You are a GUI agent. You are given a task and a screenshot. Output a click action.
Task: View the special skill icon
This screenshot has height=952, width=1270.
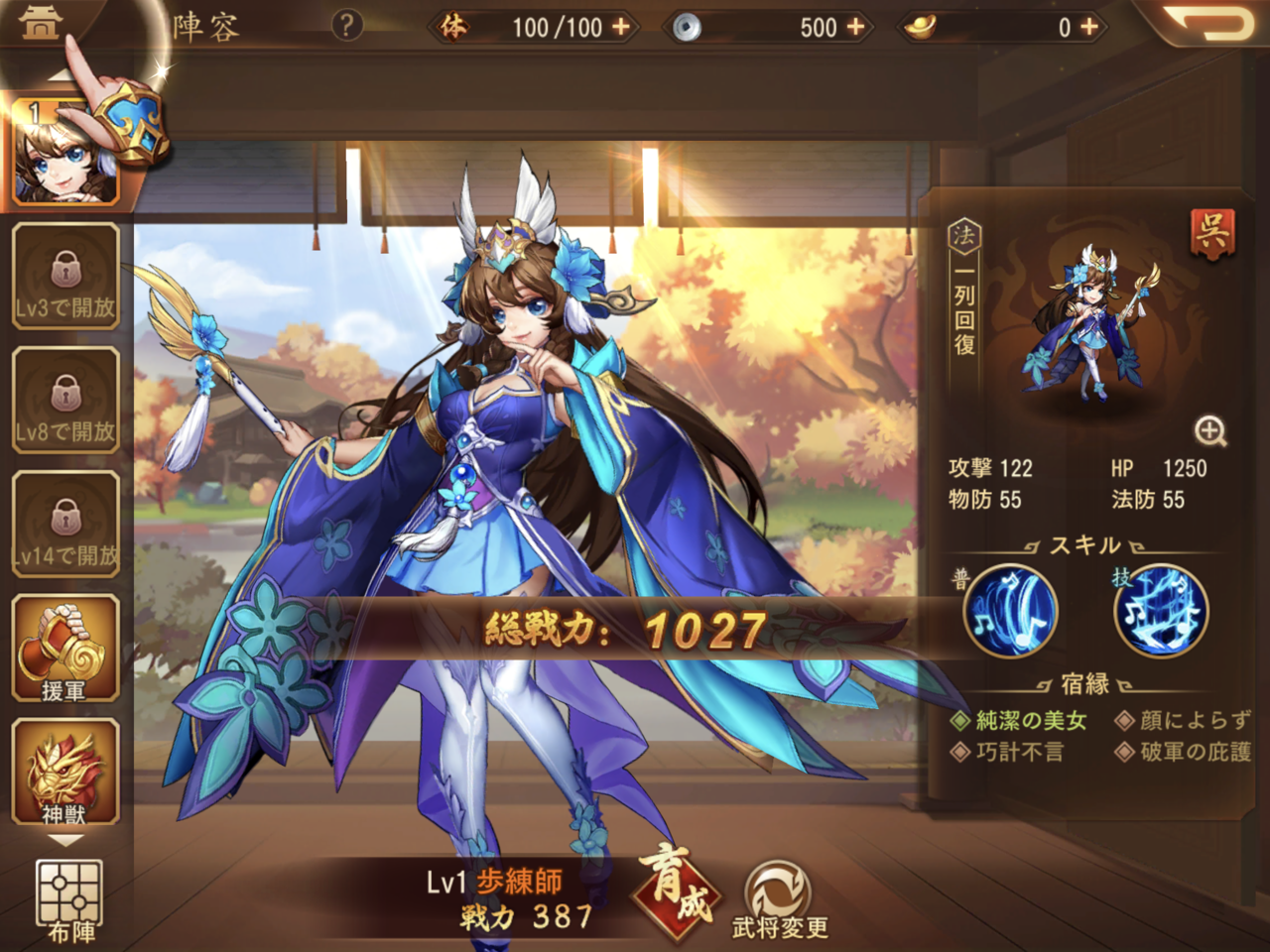click(x=1161, y=611)
